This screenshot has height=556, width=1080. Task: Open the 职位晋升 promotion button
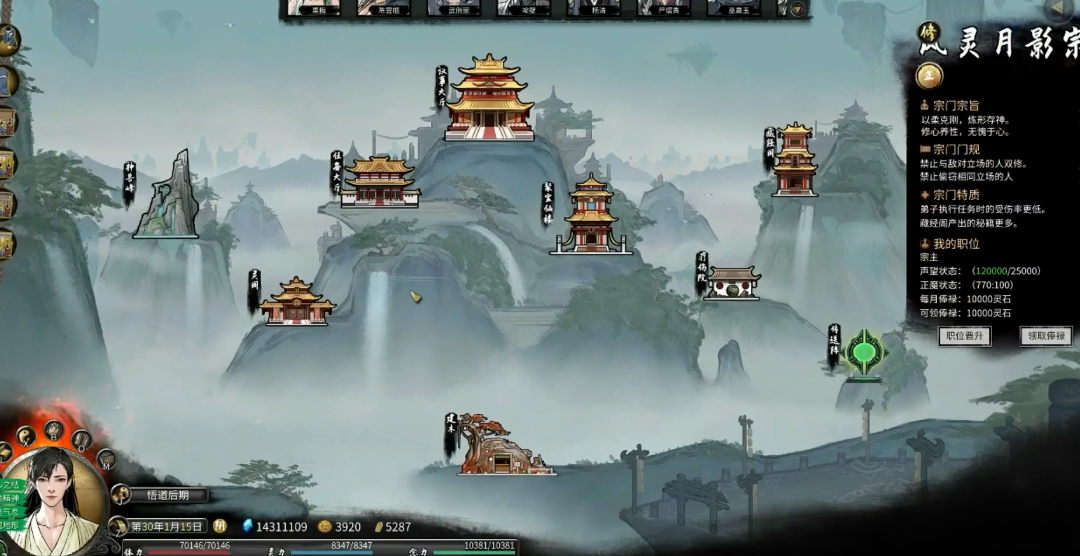click(x=965, y=336)
